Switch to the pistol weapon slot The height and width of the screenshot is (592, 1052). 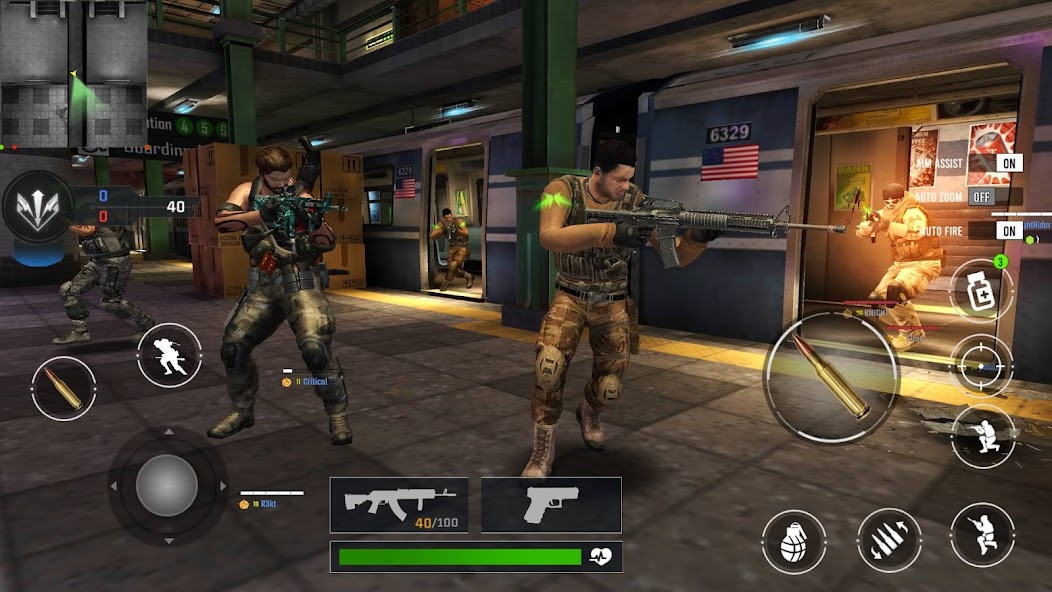pos(551,504)
